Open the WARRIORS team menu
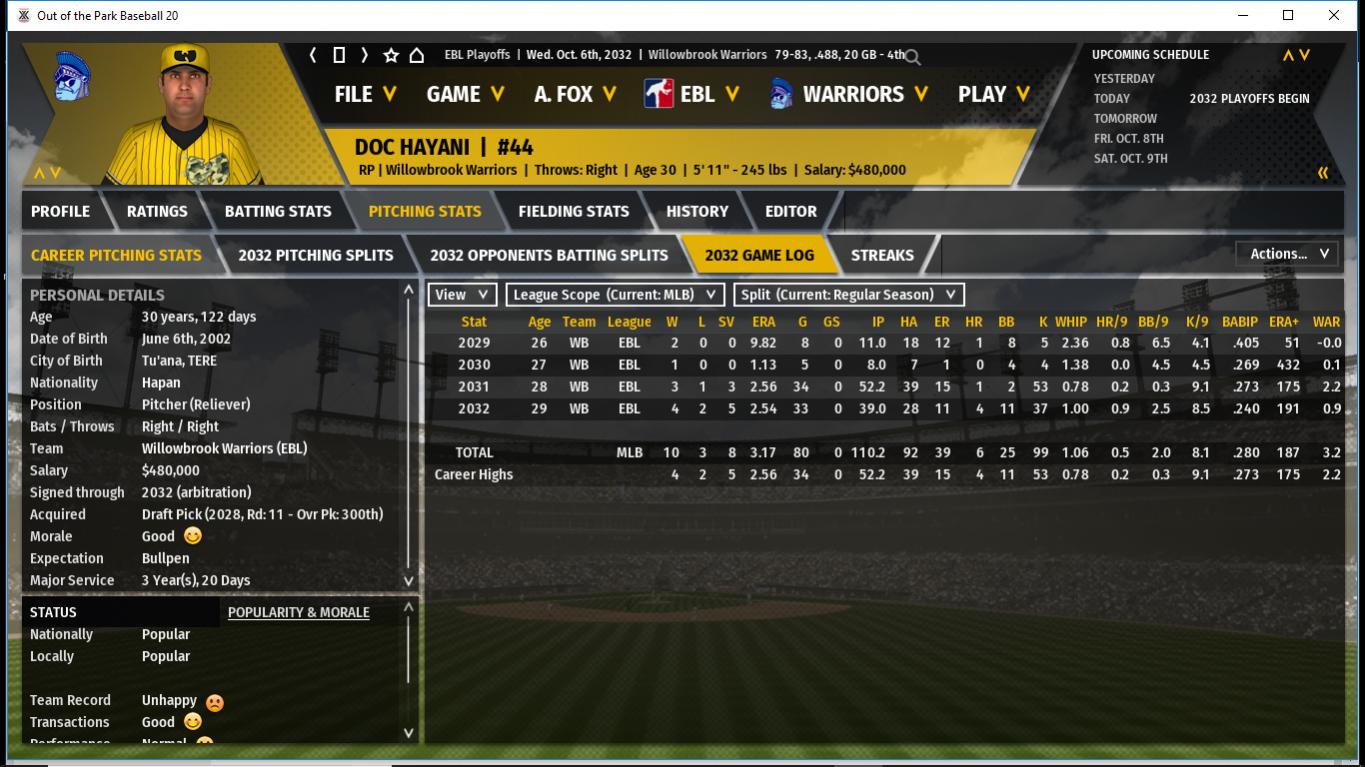This screenshot has width=1365, height=767. click(850, 94)
